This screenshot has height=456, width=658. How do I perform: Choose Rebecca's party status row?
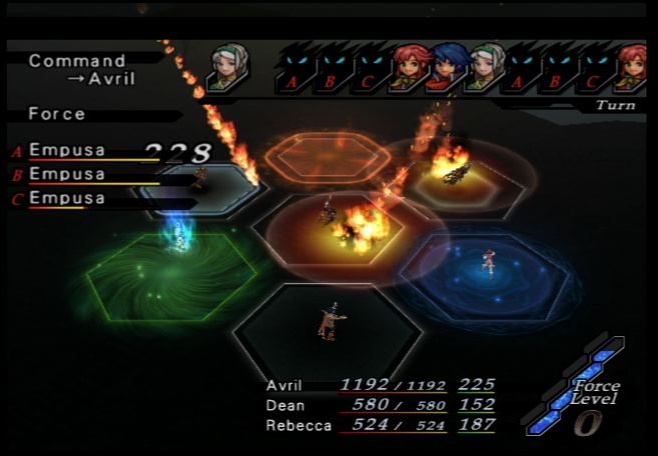pyautogui.click(x=380, y=425)
